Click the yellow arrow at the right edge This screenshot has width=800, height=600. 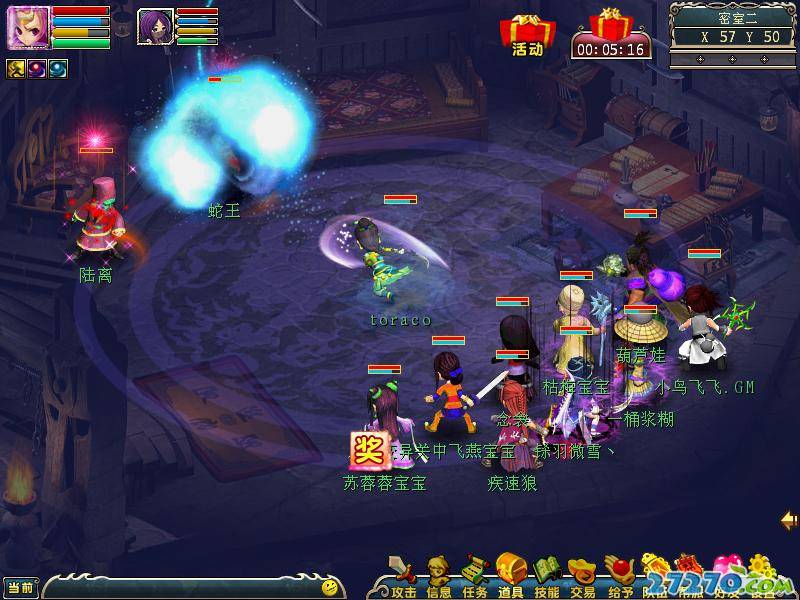coord(789,520)
